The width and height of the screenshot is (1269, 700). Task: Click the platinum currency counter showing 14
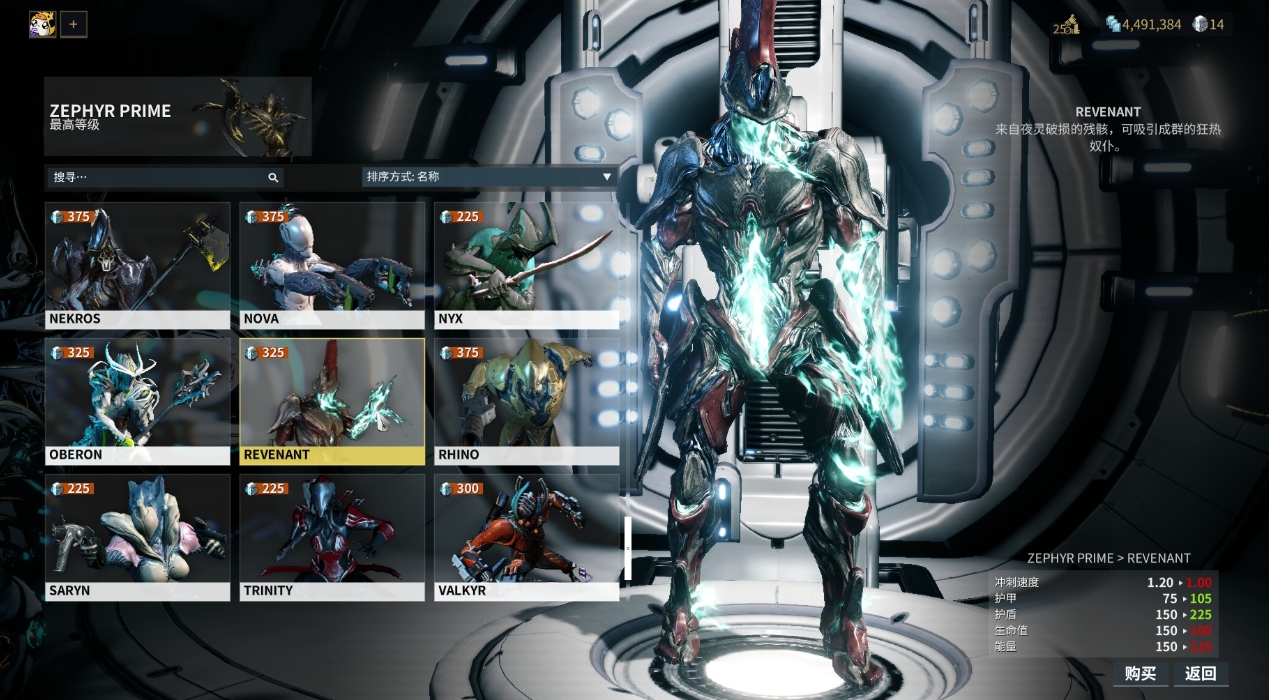click(1208, 24)
